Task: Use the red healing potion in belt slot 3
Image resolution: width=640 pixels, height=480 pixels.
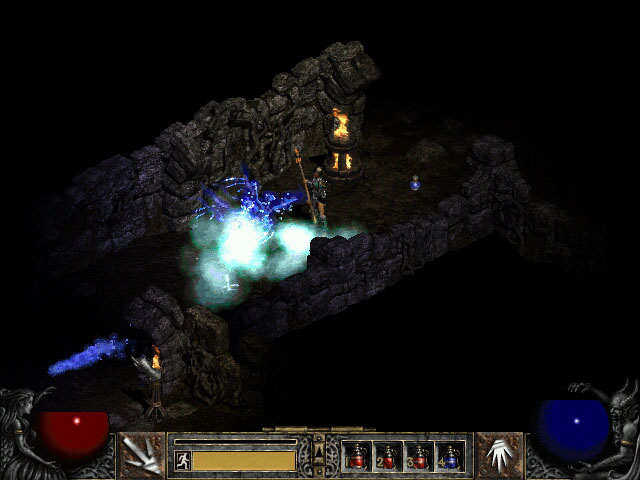Action: pos(418,457)
